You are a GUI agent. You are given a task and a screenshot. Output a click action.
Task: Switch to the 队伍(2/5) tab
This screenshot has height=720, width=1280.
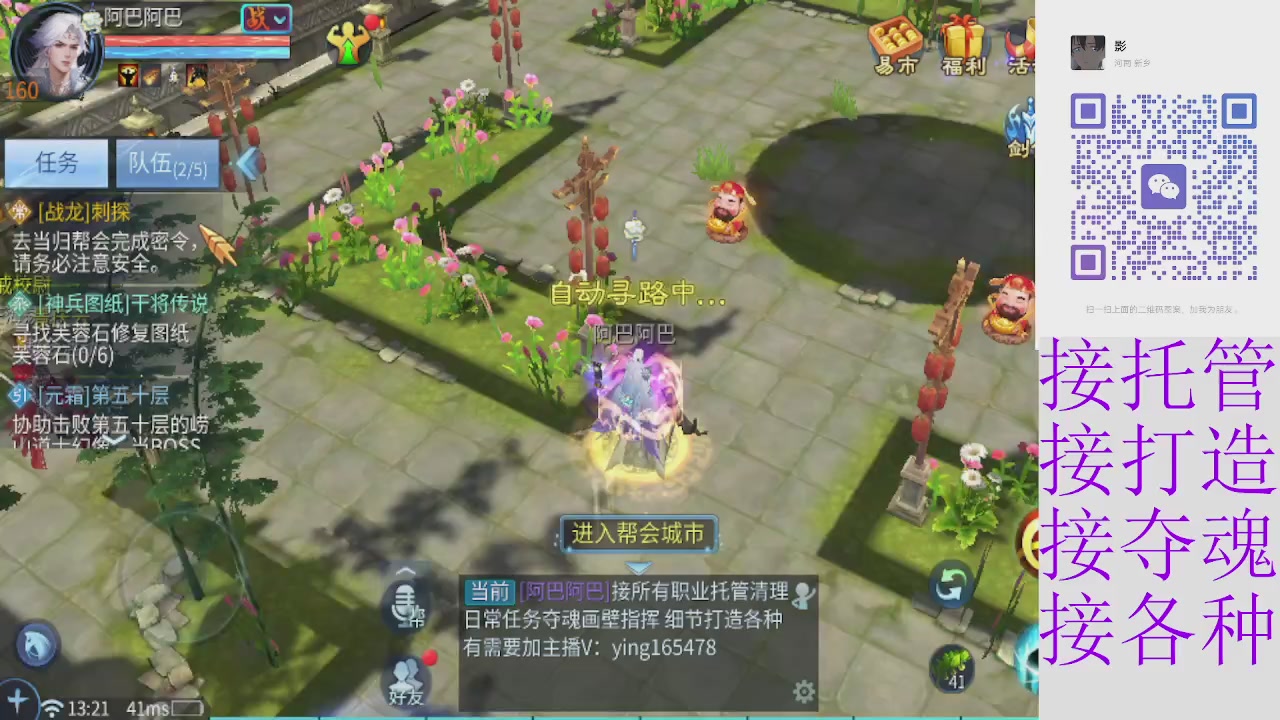click(167, 164)
